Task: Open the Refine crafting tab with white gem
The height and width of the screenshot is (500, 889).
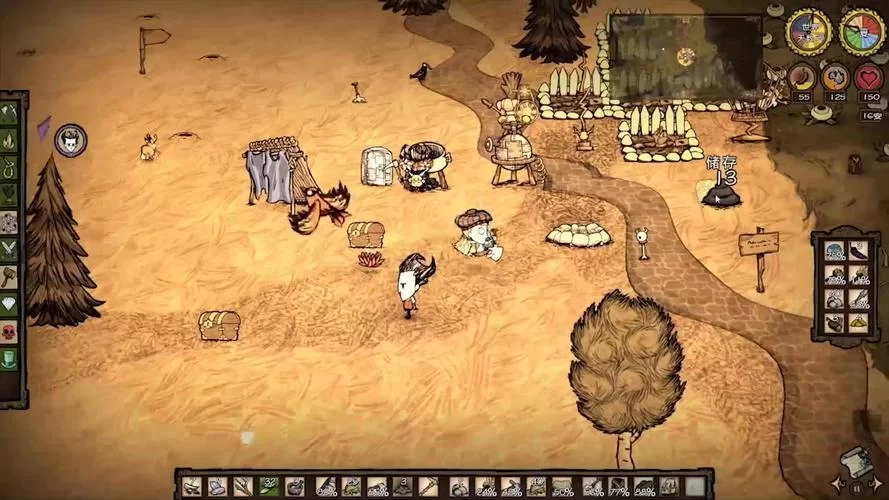Action: click(10, 304)
